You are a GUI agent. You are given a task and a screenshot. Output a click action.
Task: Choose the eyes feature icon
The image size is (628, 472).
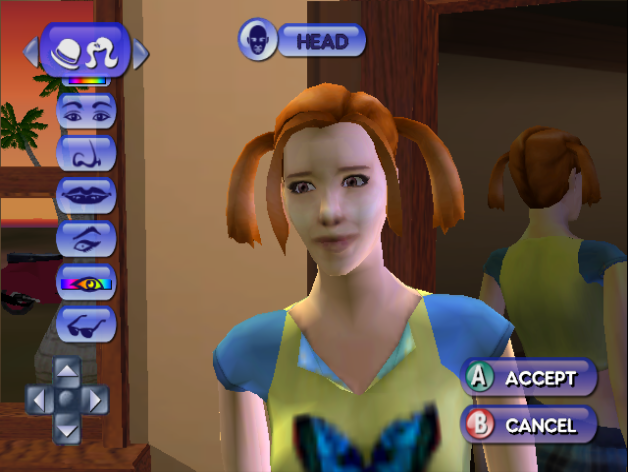click(86, 110)
